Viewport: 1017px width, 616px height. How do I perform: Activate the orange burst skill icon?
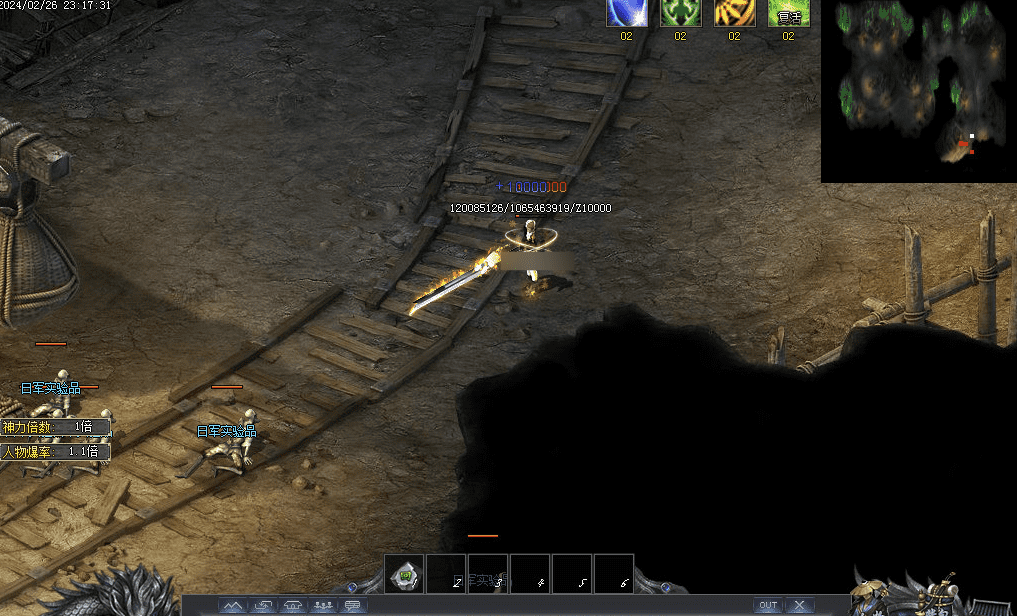734,13
